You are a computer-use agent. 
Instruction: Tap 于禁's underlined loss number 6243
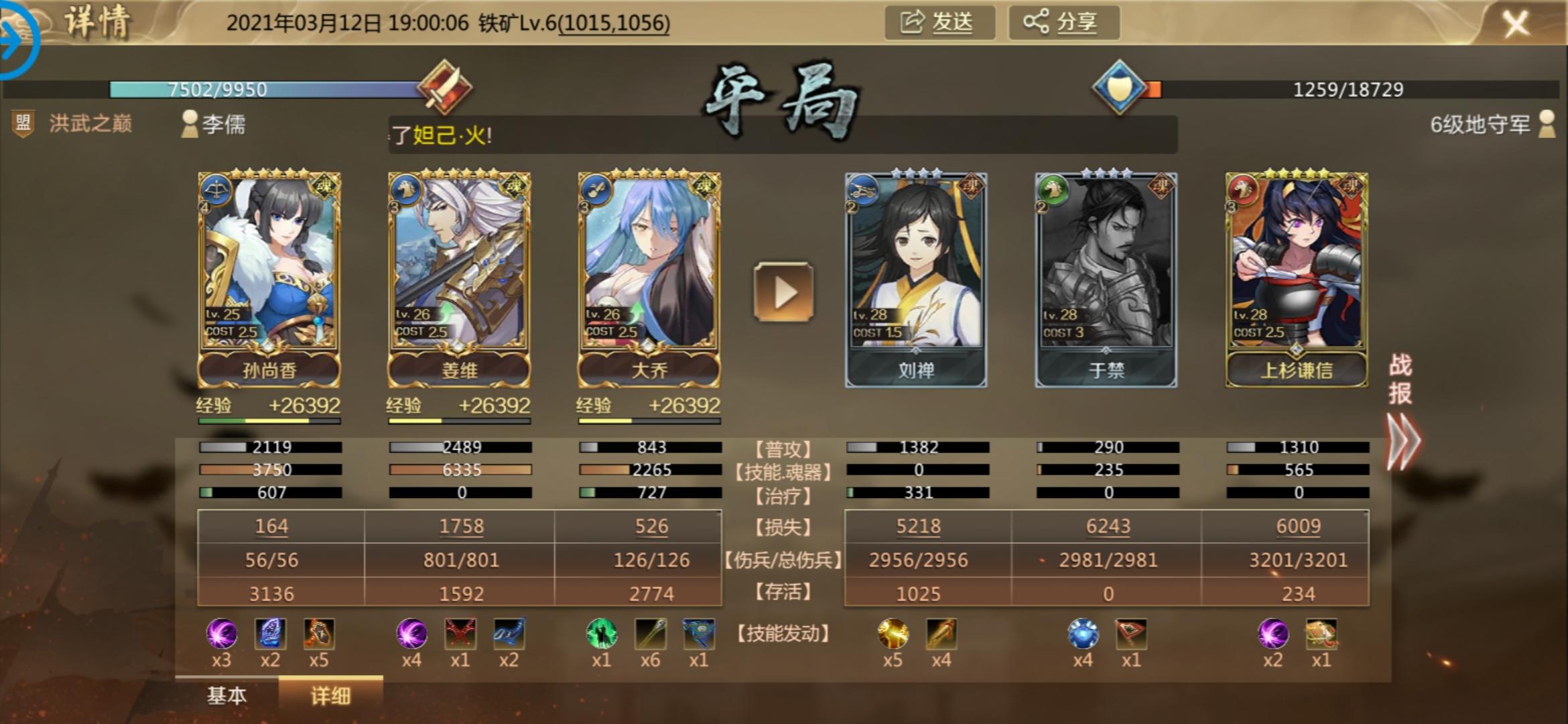click(1108, 526)
